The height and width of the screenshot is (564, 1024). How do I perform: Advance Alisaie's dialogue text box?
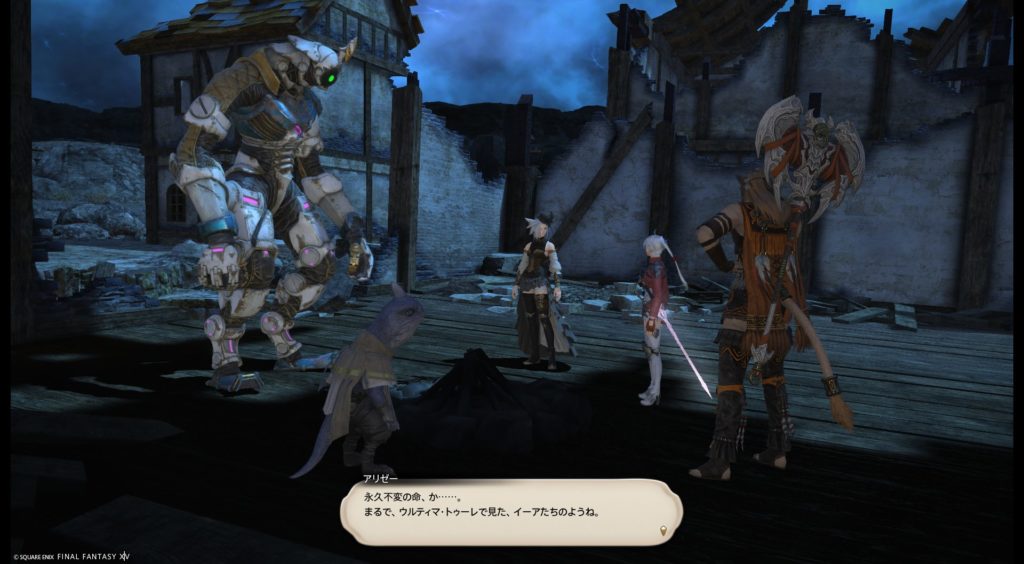(x=509, y=511)
